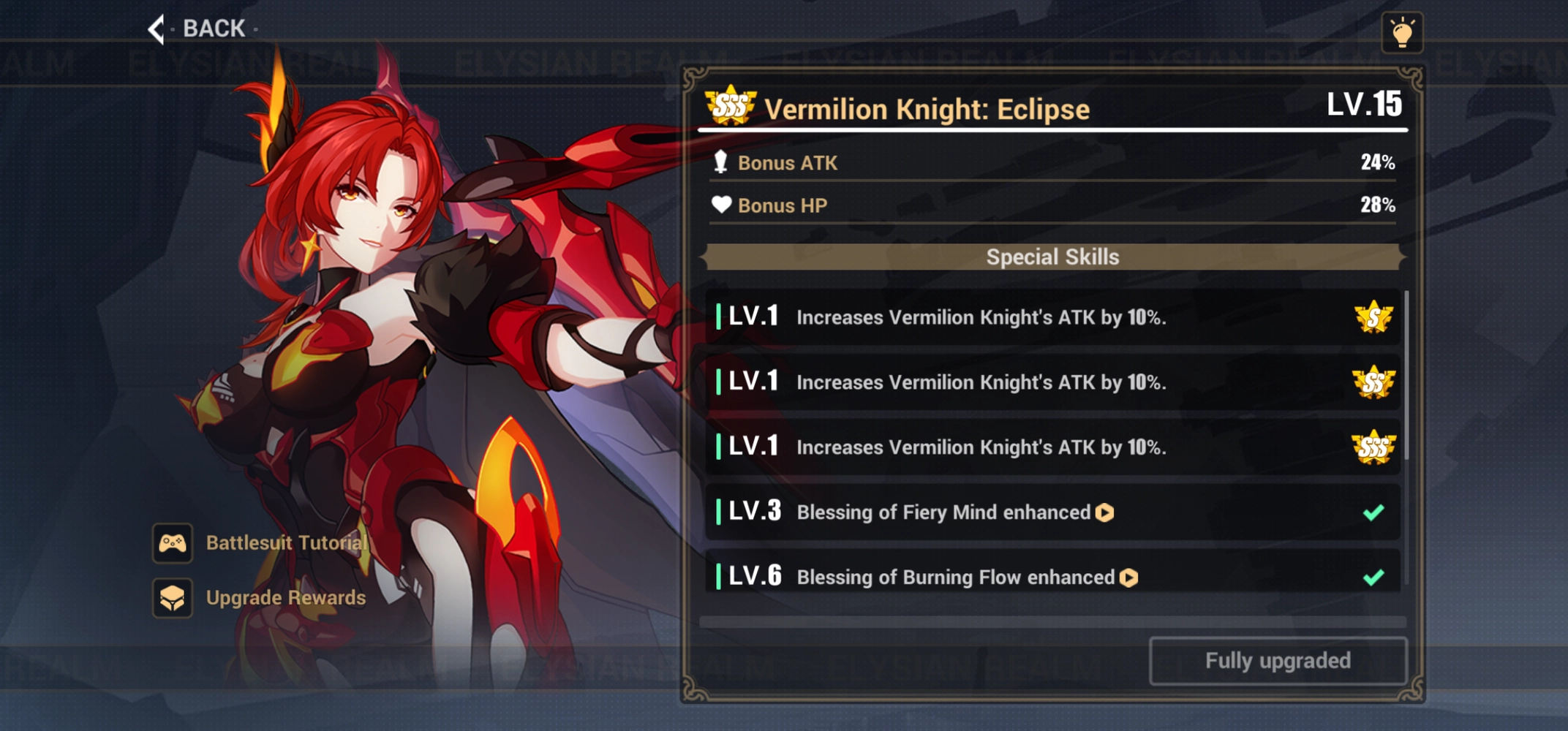Viewport: 1568px width, 731px height.
Task: Click the S star icon on first skill
Action: [1375, 318]
